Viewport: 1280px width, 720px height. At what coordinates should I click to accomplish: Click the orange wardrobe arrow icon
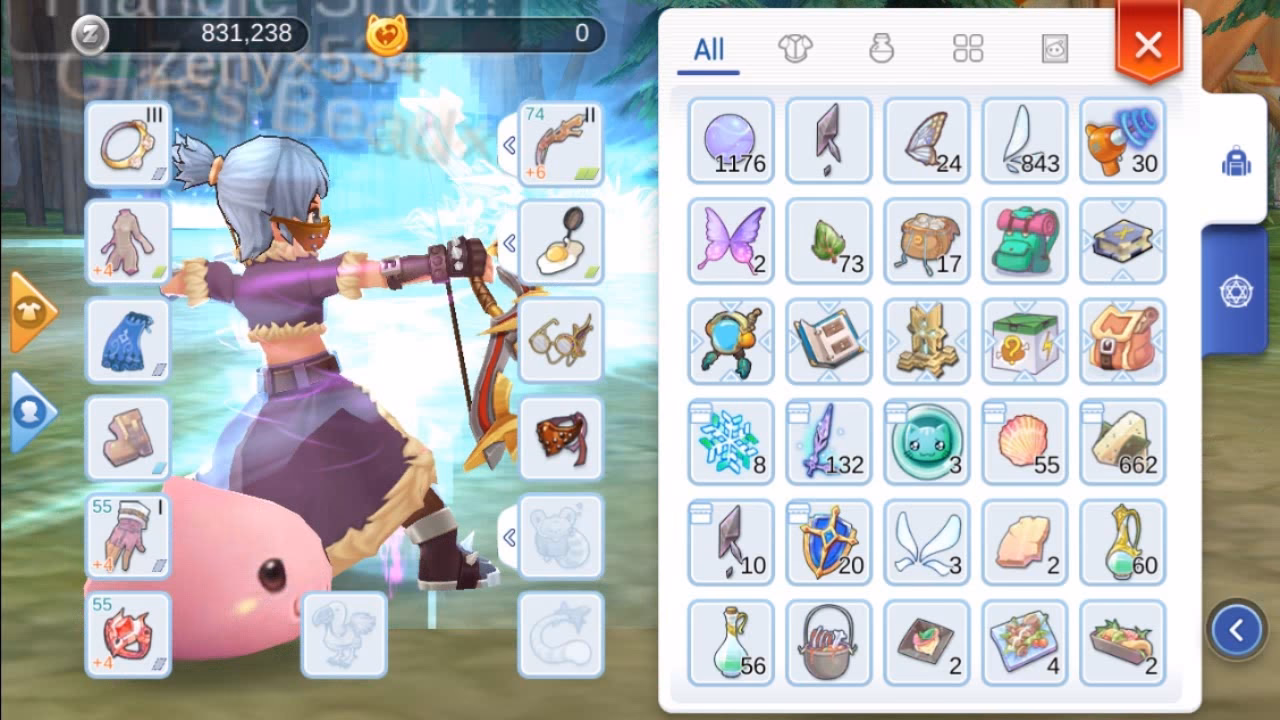pyautogui.click(x=28, y=310)
